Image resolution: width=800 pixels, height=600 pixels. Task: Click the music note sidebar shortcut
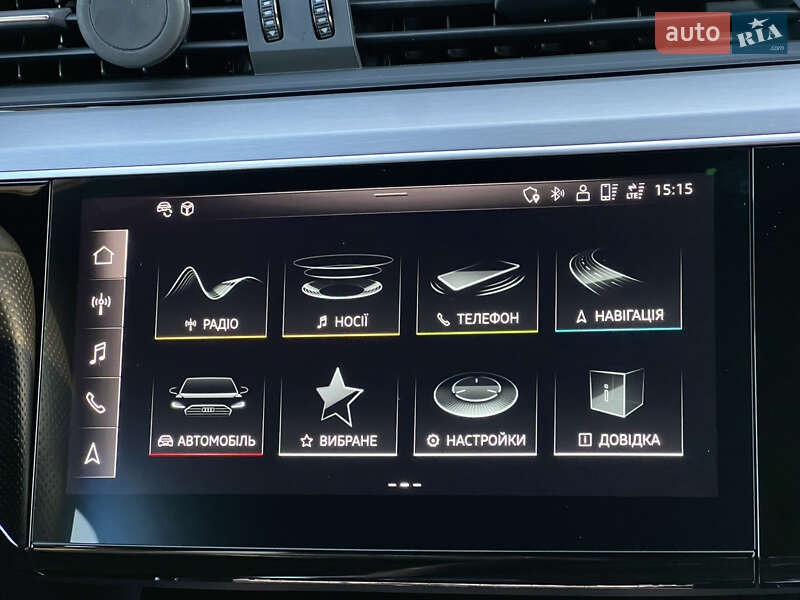pos(99,353)
